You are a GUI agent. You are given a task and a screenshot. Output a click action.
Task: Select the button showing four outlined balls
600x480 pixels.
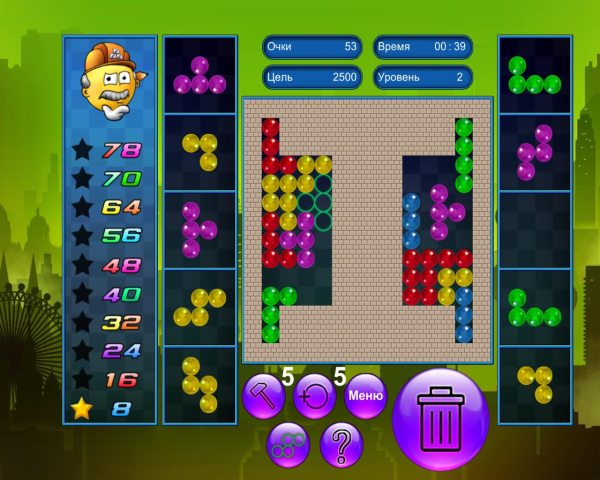click(289, 443)
